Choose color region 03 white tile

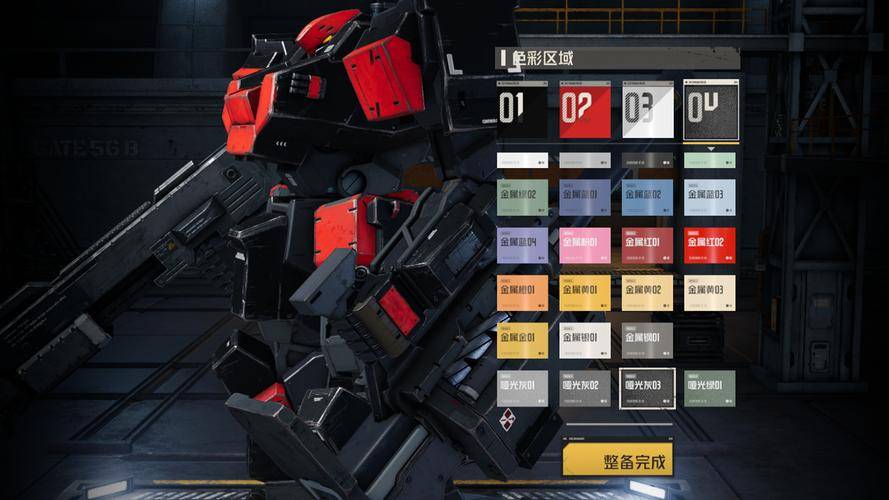coord(647,110)
